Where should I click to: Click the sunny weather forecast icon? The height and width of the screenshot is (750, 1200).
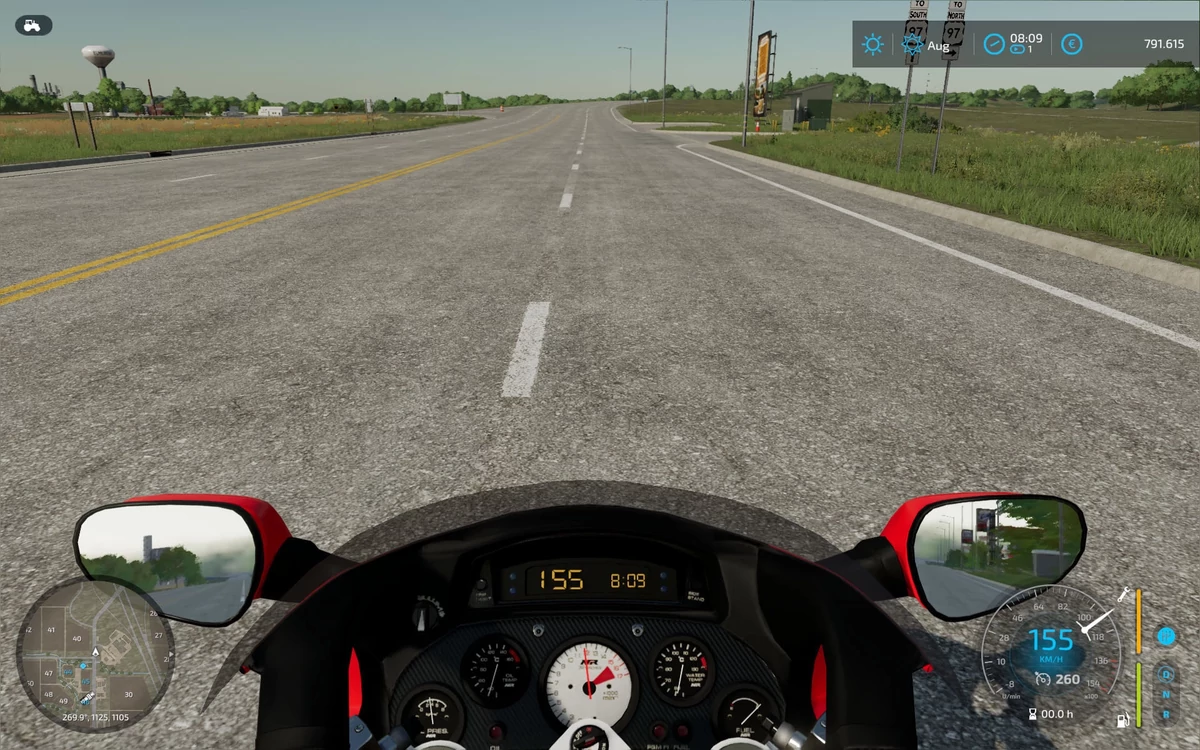pyautogui.click(x=873, y=45)
